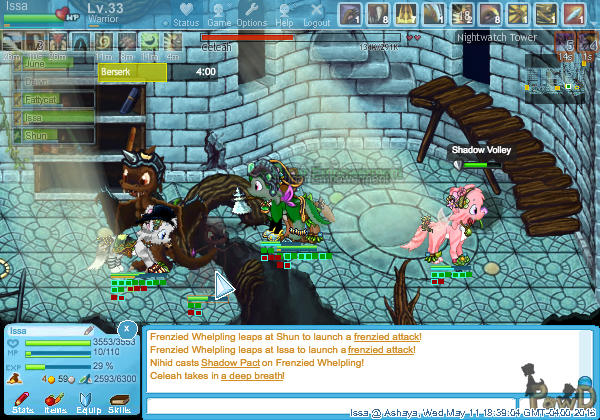Open the Shadow Pact link in chat
The height and width of the screenshot is (420, 600).
point(230,363)
